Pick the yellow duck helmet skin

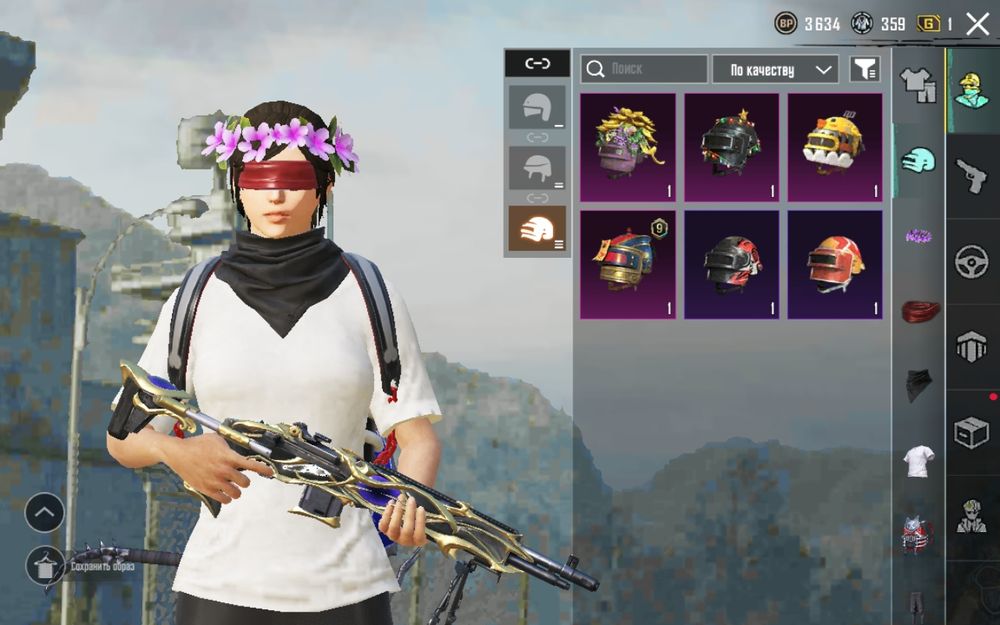click(x=835, y=147)
